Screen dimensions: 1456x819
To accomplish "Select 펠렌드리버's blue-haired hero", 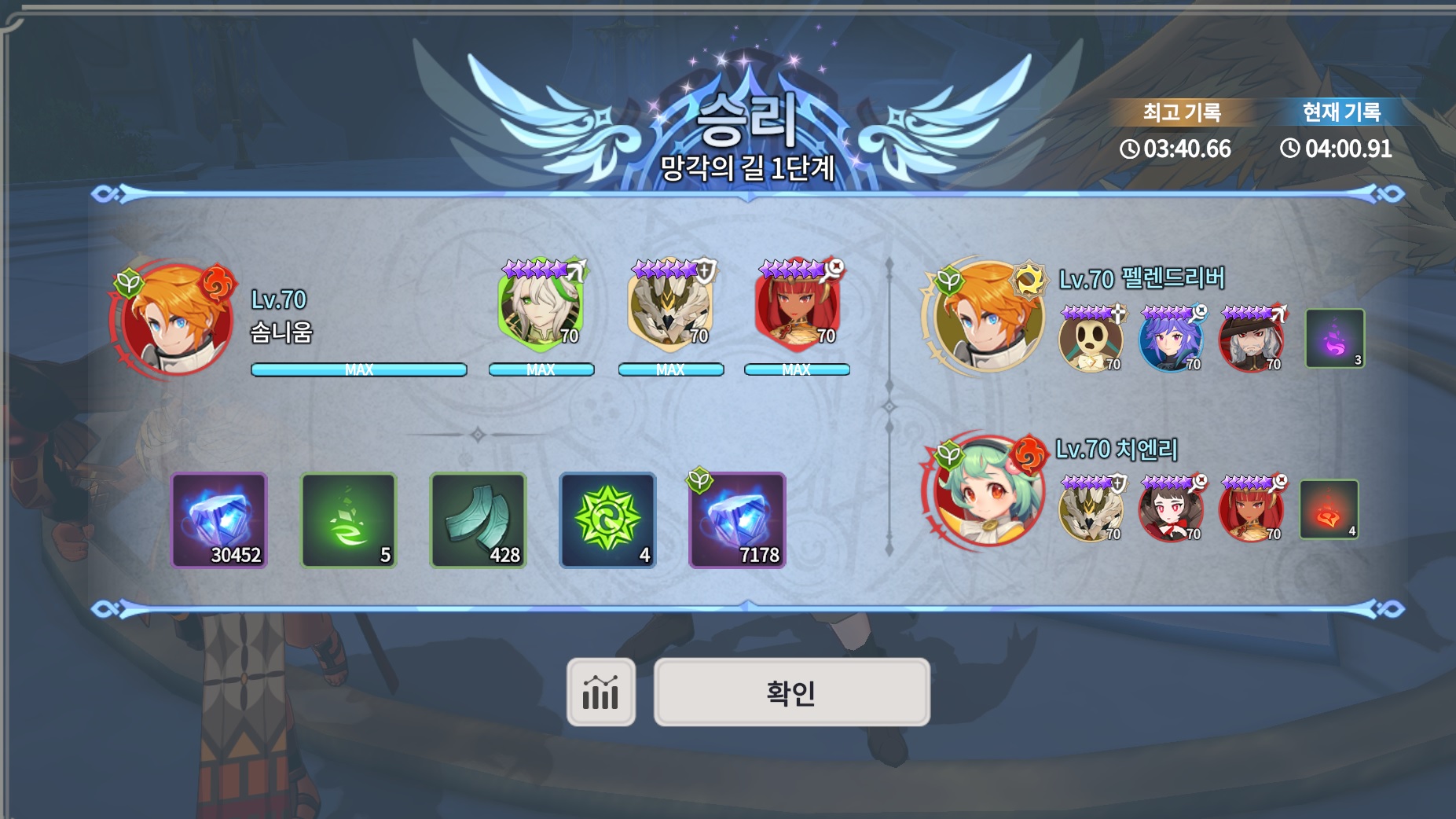I will [x=1171, y=341].
